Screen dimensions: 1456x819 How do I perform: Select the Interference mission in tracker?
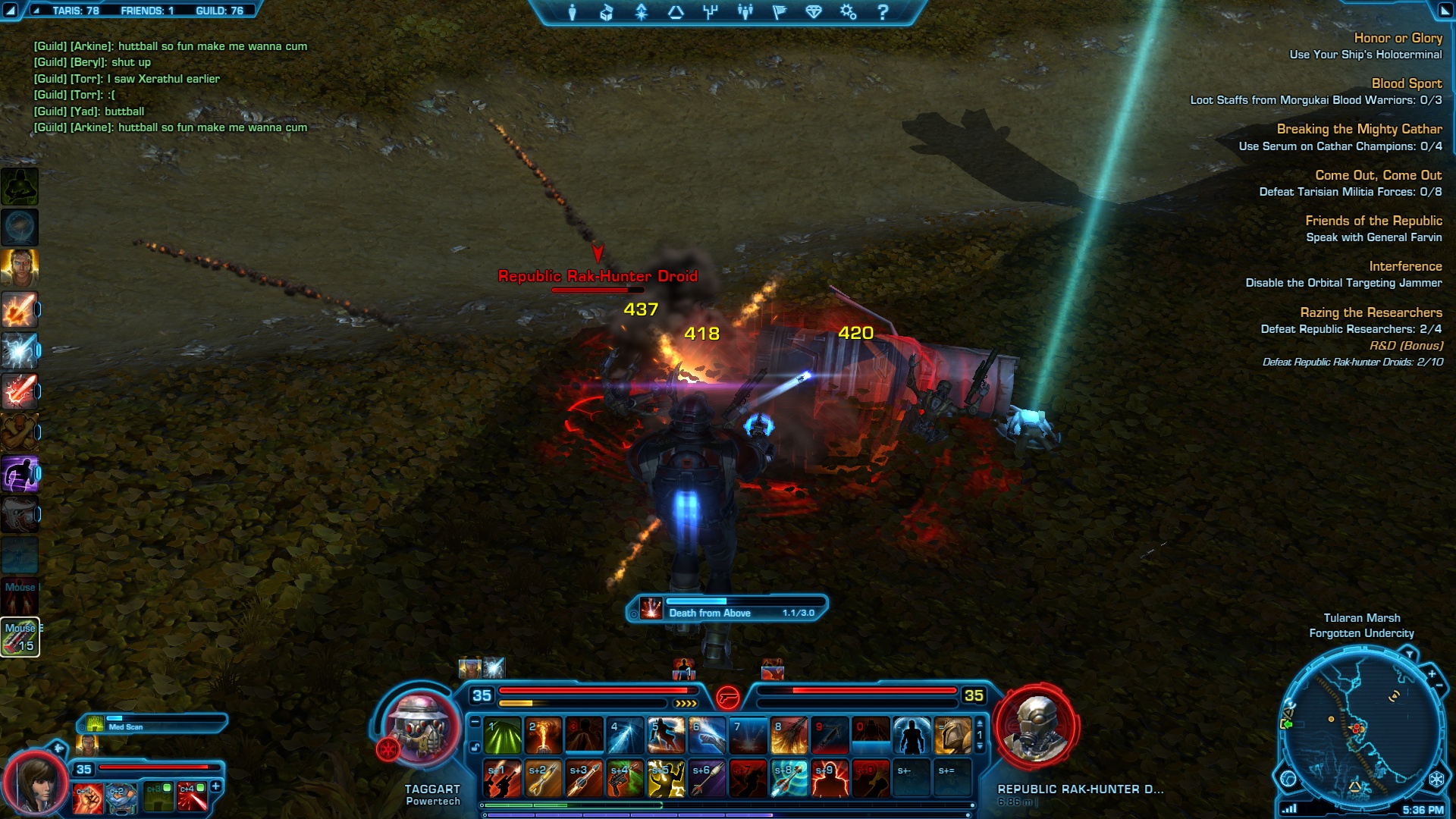(1405, 266)
